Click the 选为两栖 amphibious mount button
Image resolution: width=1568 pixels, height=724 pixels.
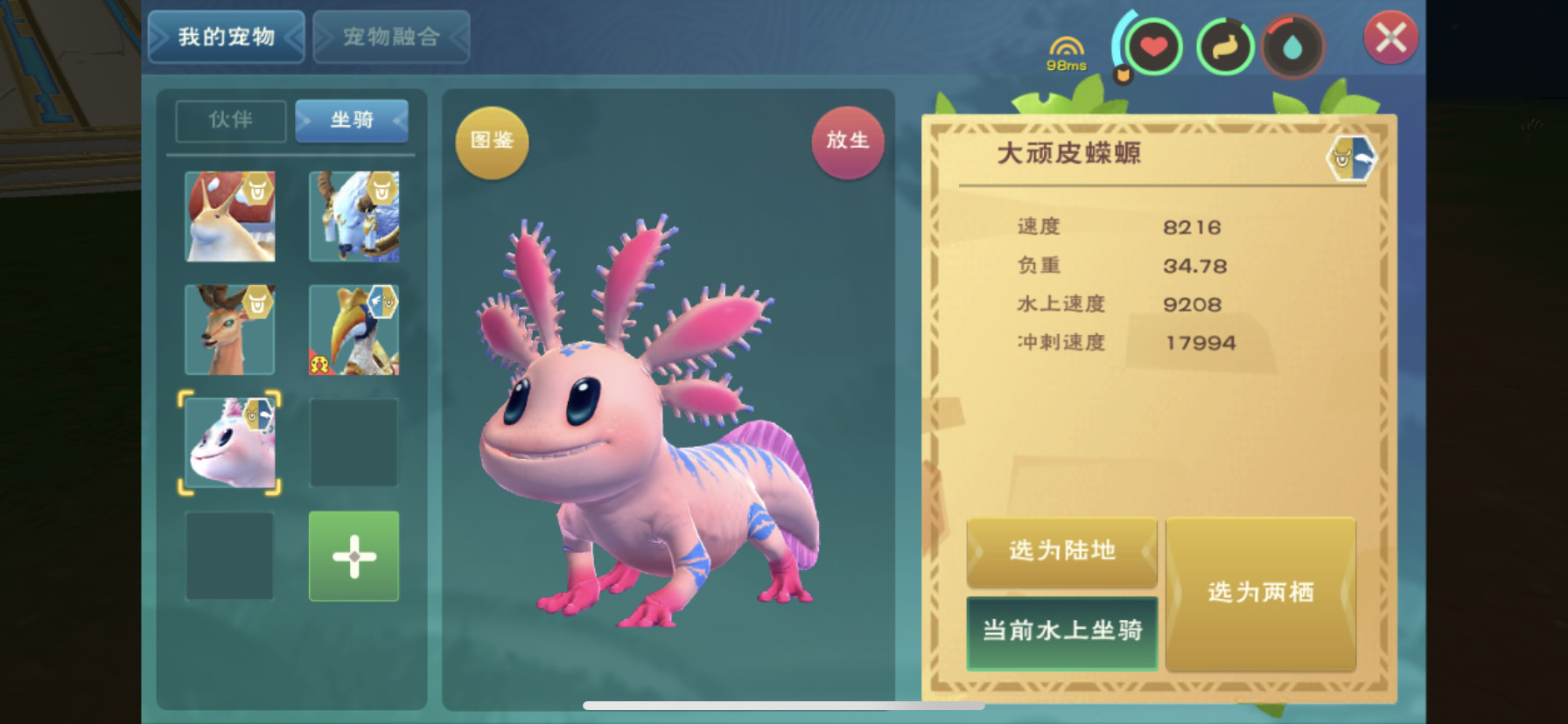point(1261,594)
